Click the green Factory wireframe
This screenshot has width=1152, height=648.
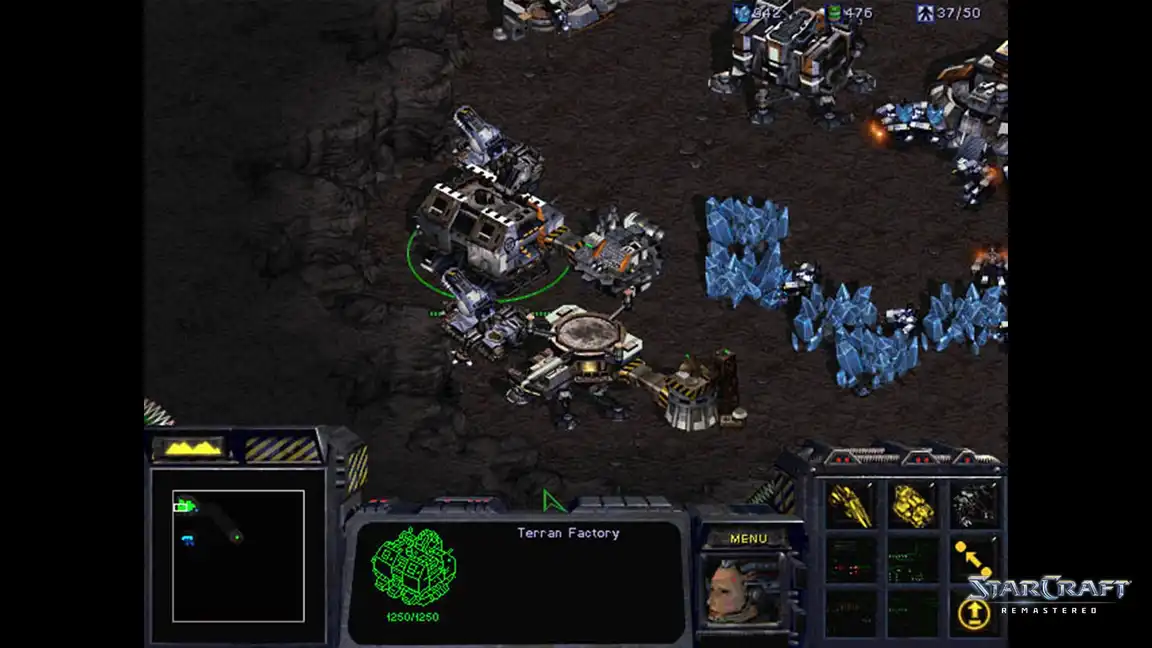tap(414, 567)
